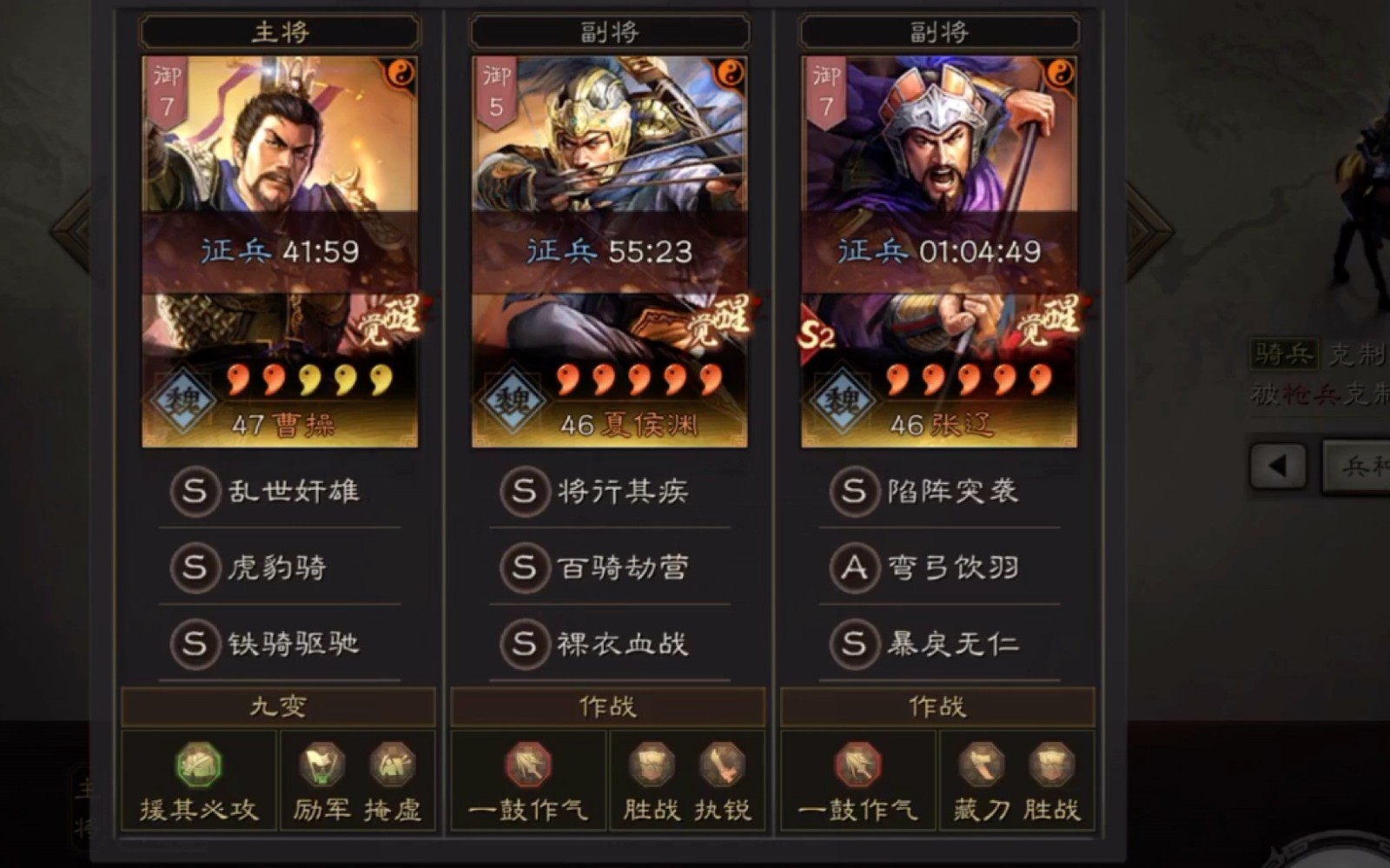Select the 执锐 tactic icon
Image resolution: width=1390 pixels, height=868 pixels.
coord(721,765)
